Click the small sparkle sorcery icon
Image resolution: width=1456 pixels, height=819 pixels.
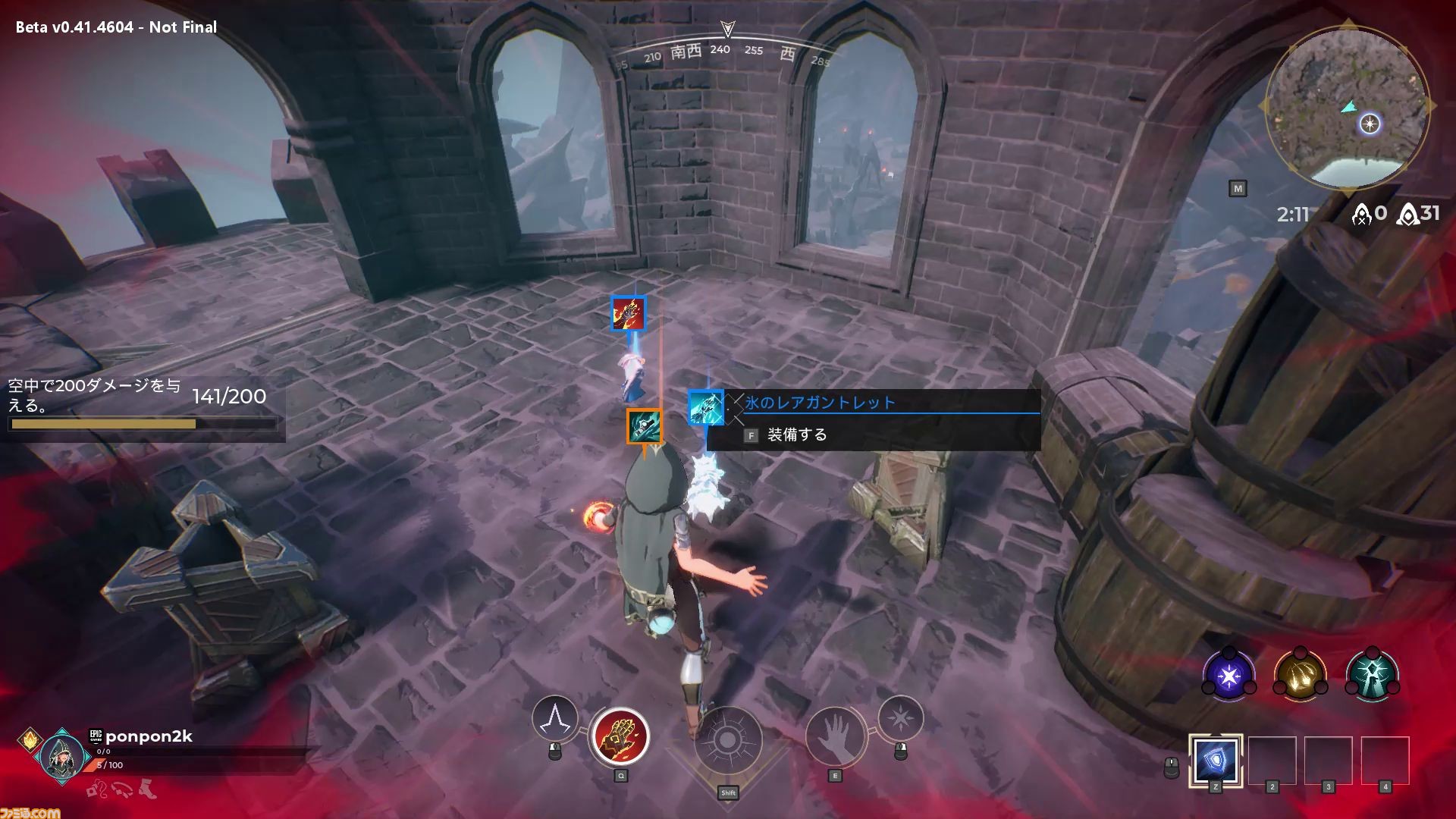click(900, 717)
